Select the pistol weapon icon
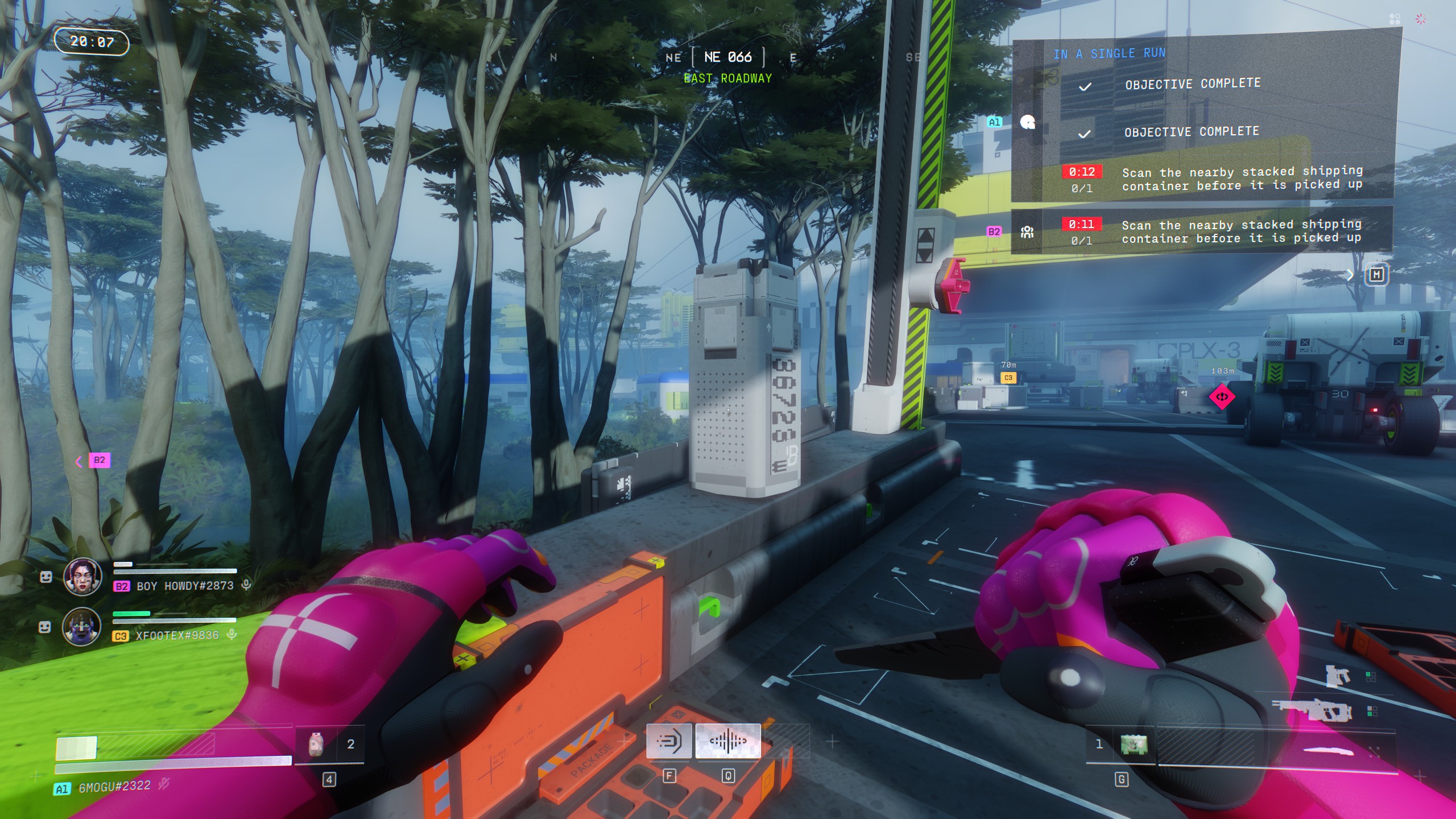The height and width of the screenshot is (819, 1456). click(x=1338, y=677)
